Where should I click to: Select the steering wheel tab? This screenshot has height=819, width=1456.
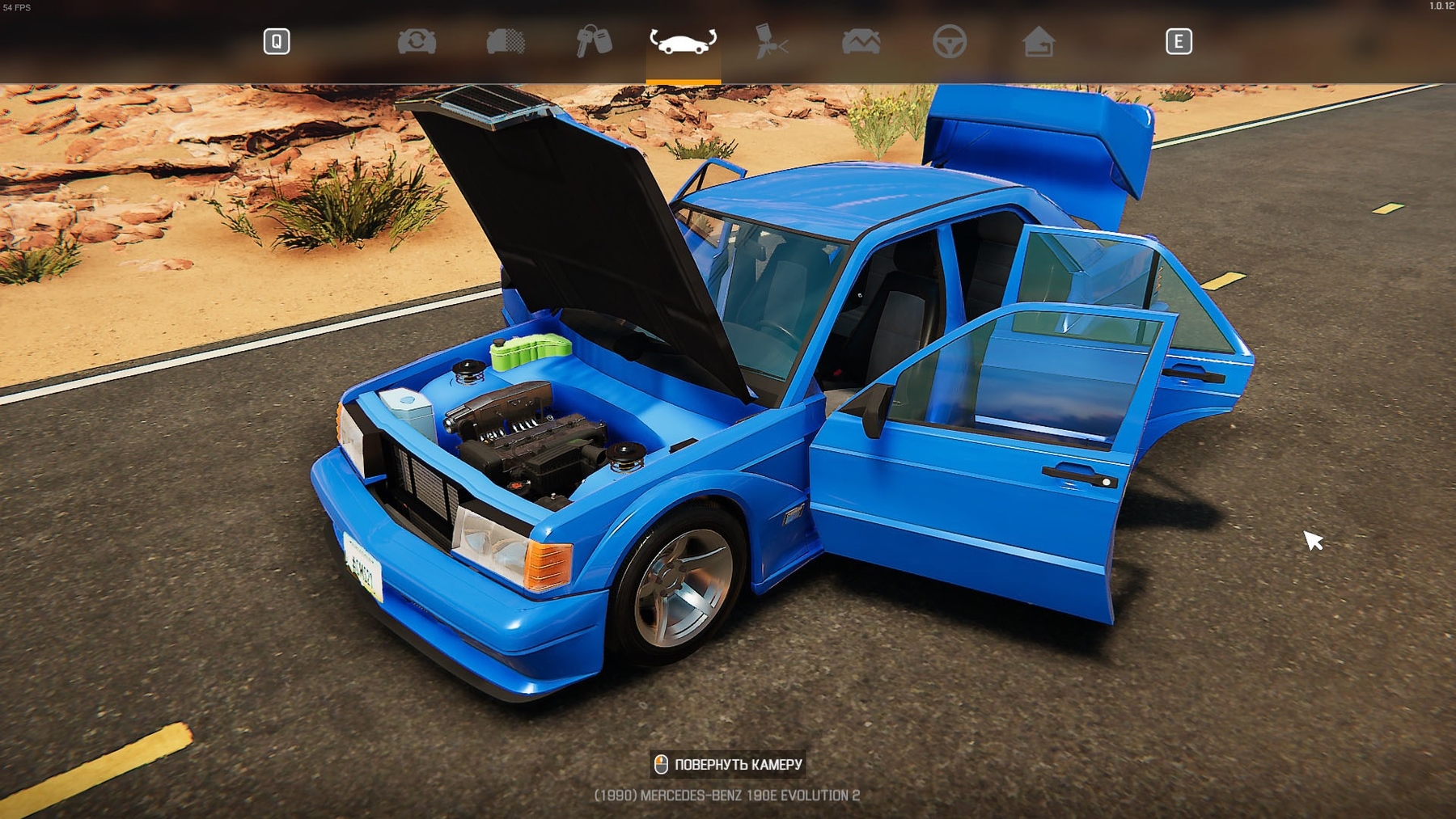[949, 41]
